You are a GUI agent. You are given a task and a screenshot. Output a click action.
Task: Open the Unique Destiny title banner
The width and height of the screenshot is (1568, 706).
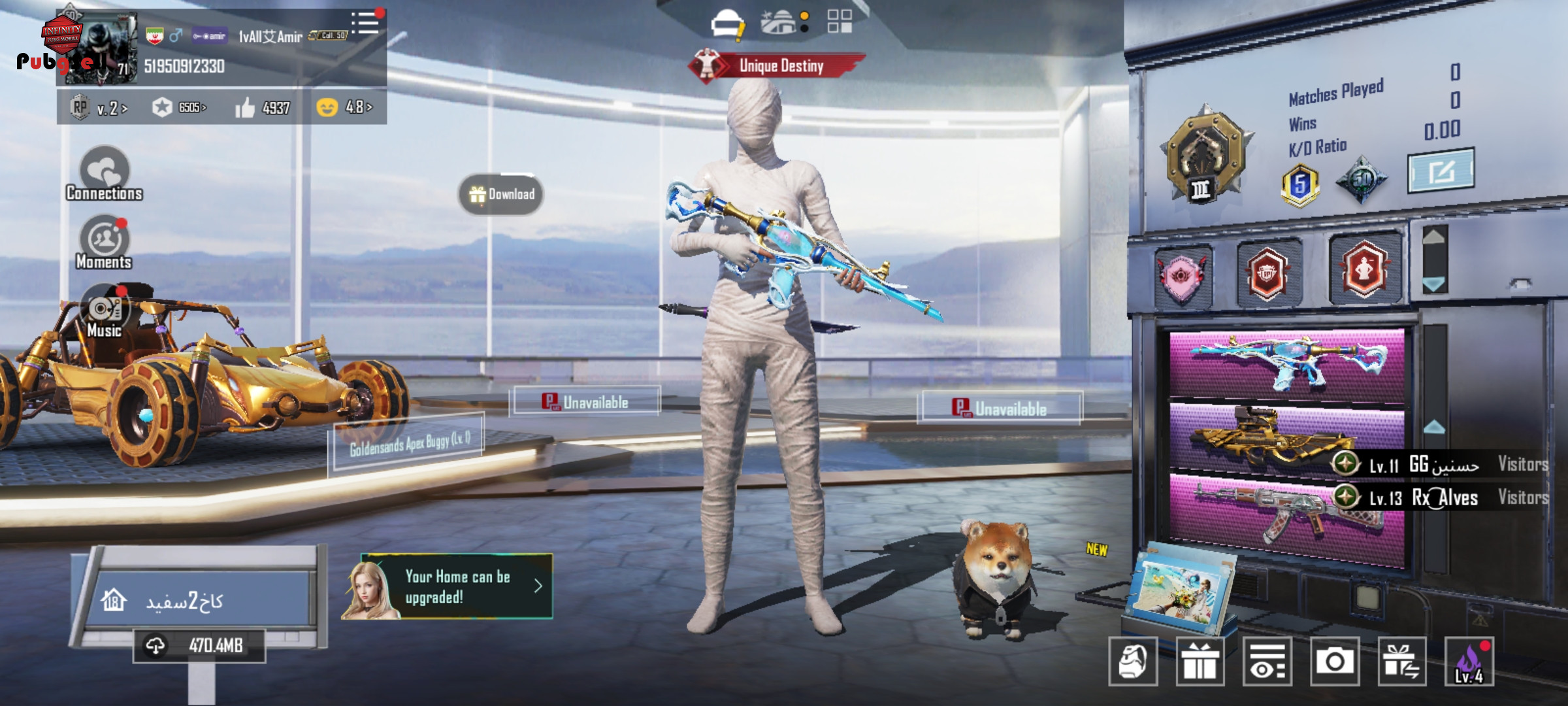777,65
